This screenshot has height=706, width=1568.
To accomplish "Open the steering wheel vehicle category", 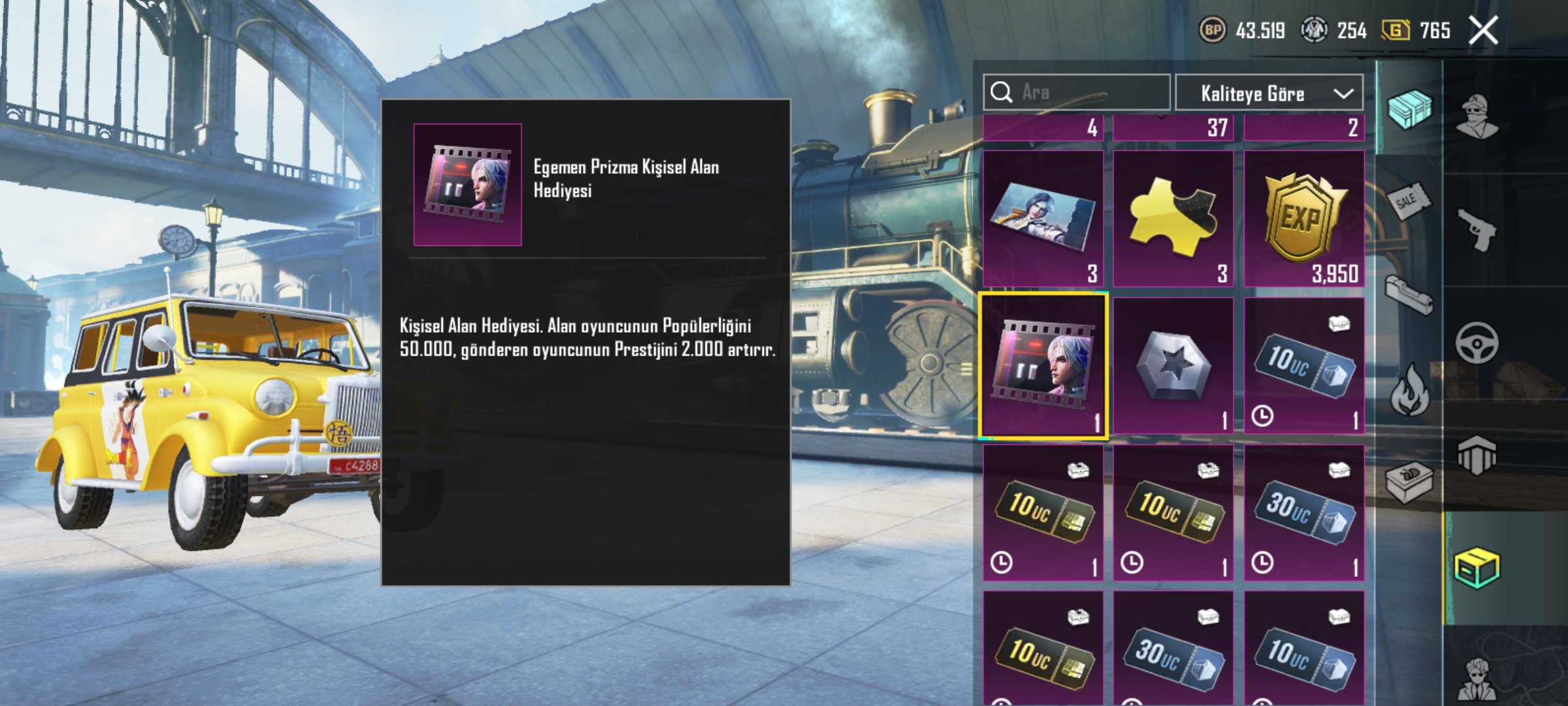I will (x=1477, y=343).
